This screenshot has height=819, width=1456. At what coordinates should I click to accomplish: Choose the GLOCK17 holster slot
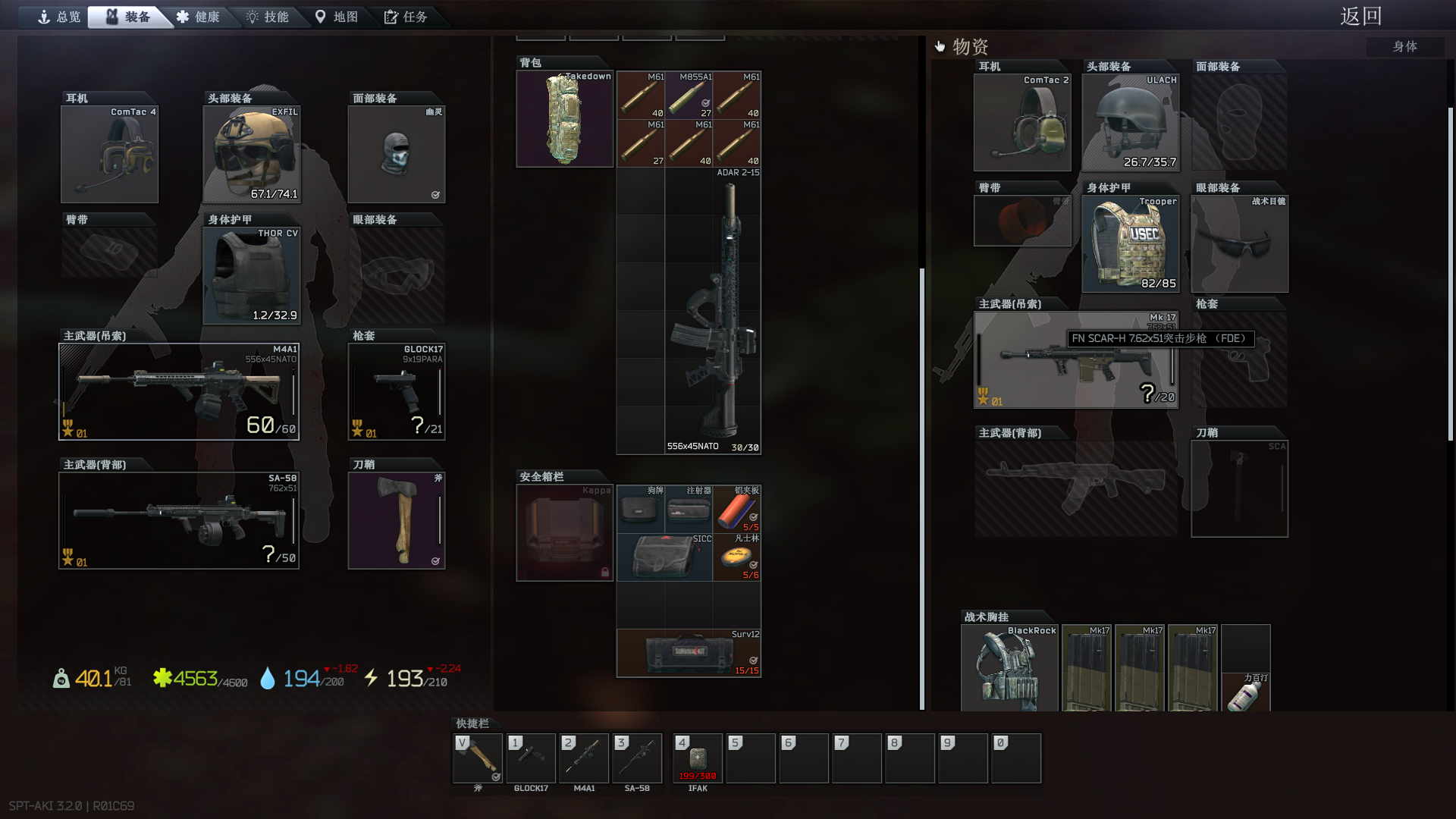tap(396, 392)
